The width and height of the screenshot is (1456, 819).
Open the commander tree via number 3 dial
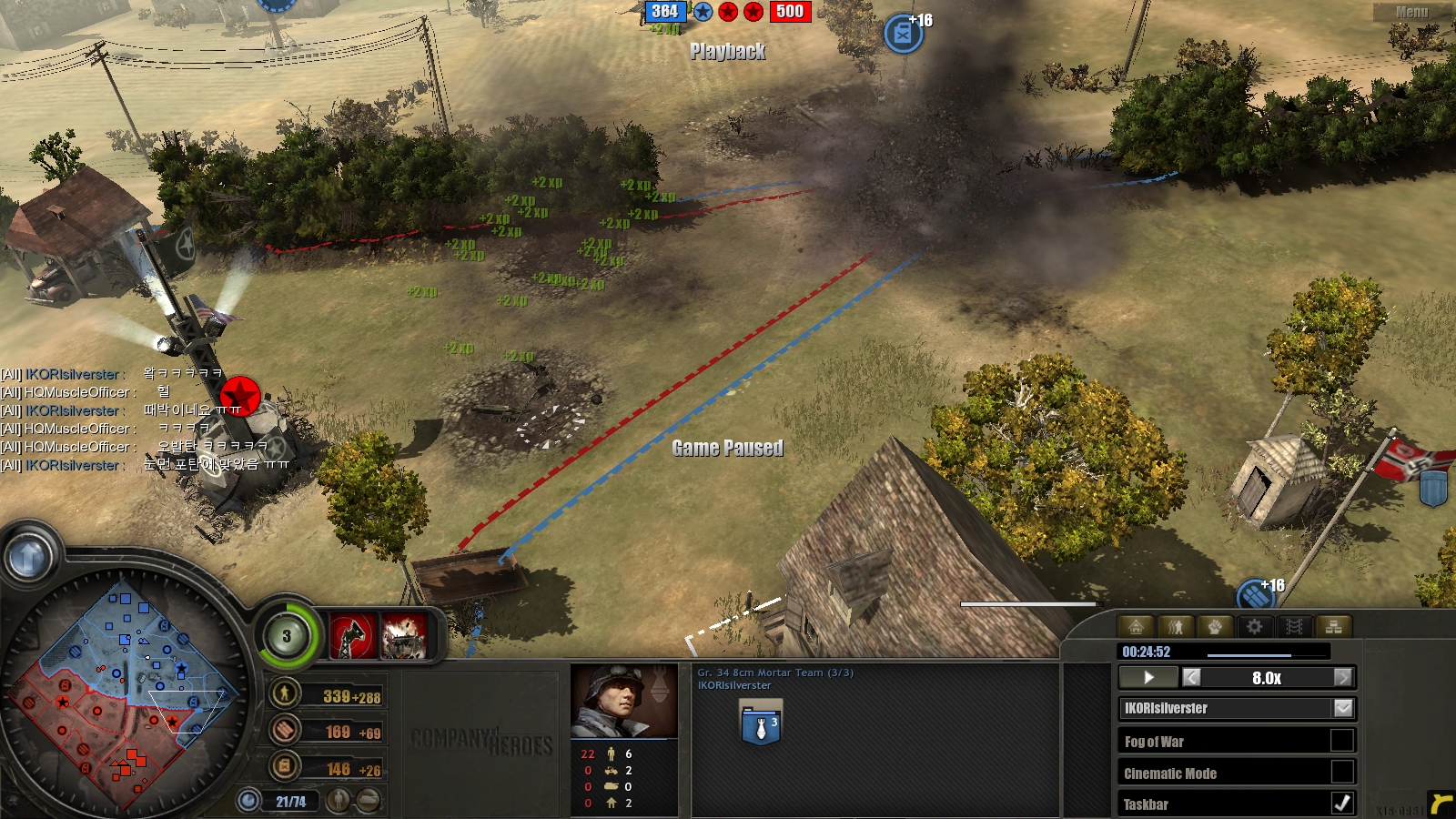287,636
